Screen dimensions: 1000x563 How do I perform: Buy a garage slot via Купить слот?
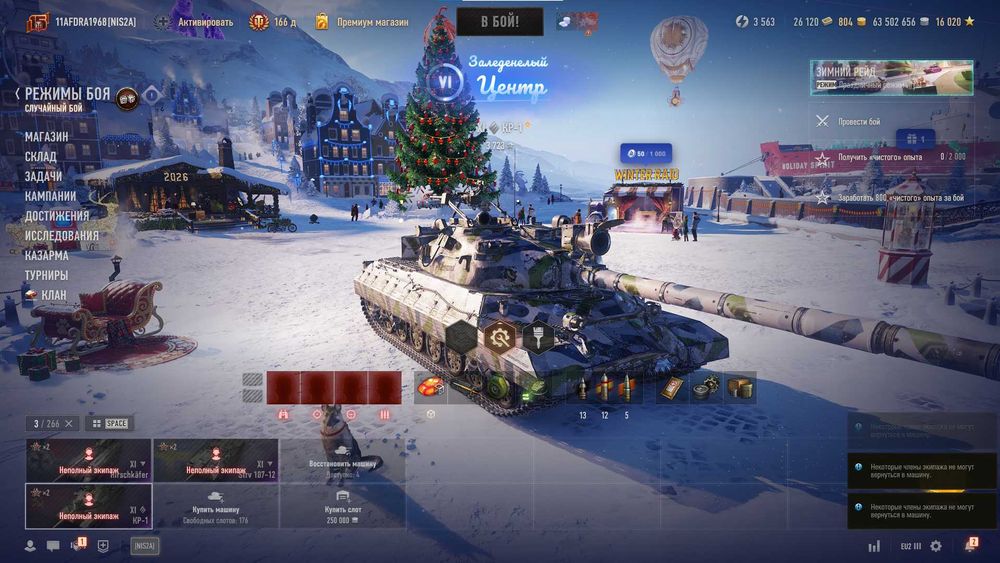click(x=342, y=507)
